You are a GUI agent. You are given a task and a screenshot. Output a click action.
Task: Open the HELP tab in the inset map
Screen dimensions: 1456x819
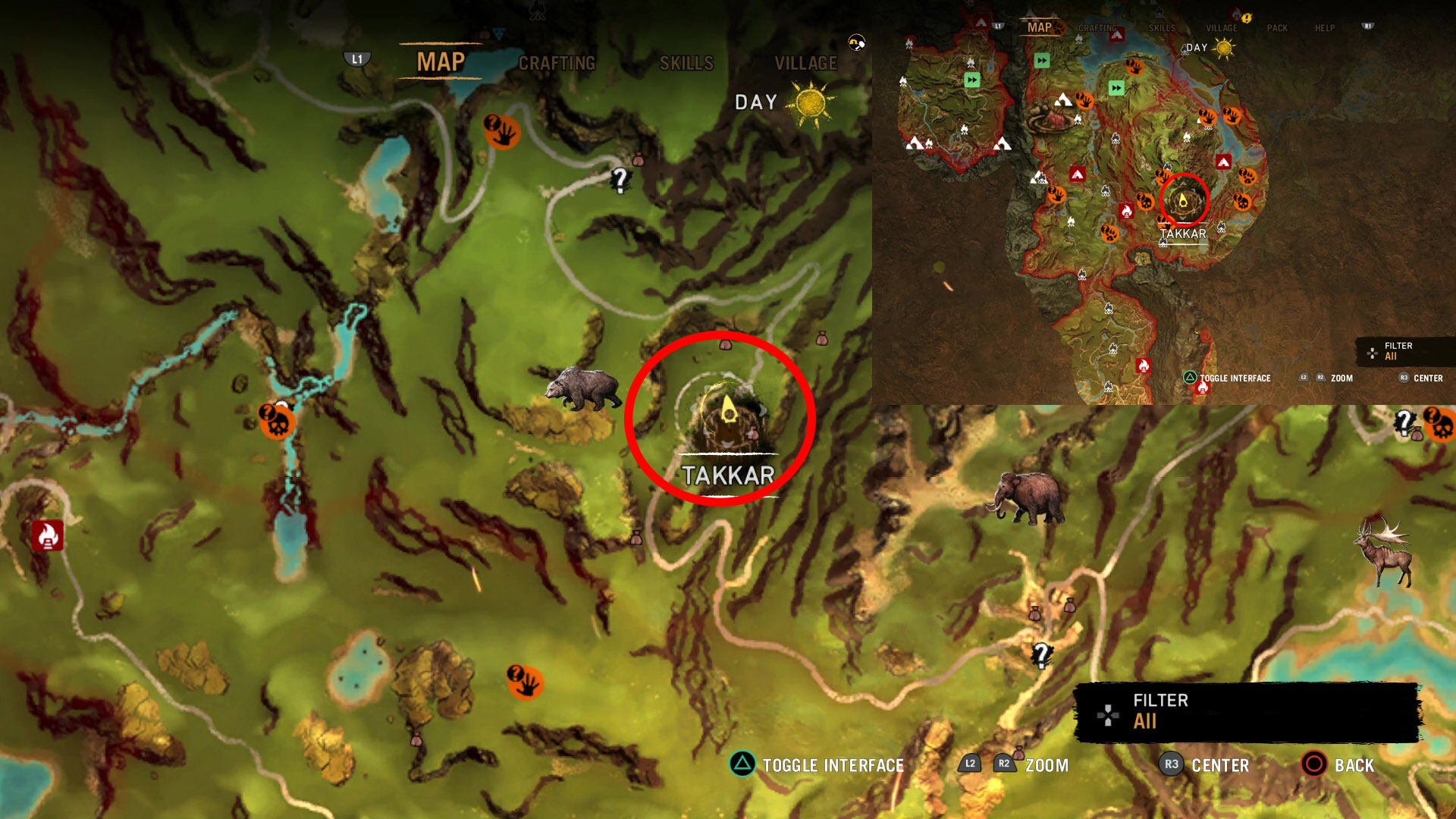coord(1325,28)
